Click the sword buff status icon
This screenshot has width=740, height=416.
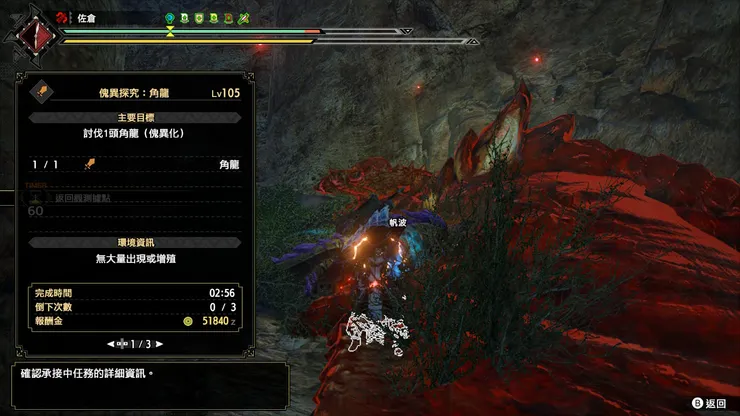click(x=244, y=18)
